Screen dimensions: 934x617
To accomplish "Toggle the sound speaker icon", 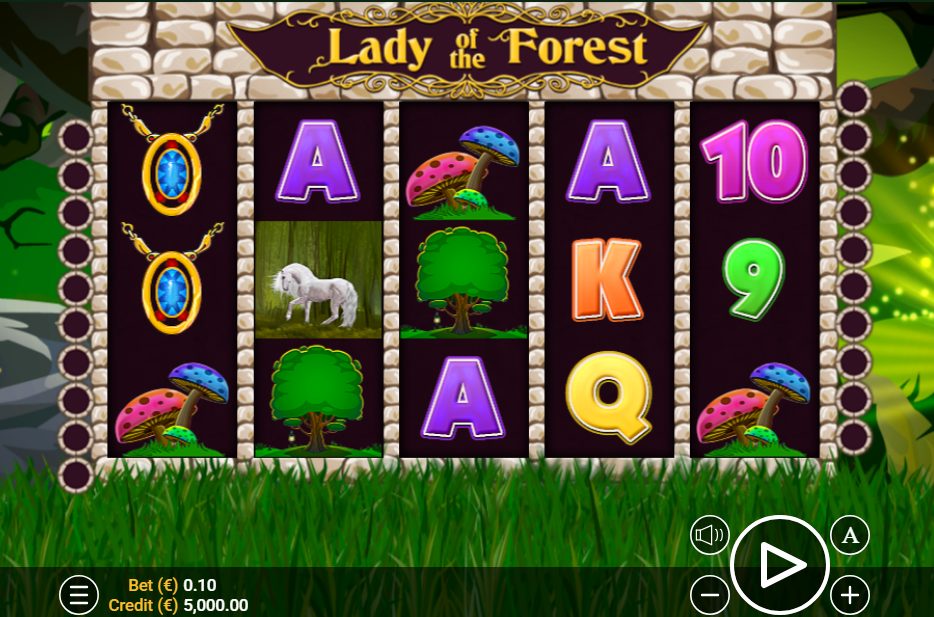I will pyautogui.click(x=710, y=536).
